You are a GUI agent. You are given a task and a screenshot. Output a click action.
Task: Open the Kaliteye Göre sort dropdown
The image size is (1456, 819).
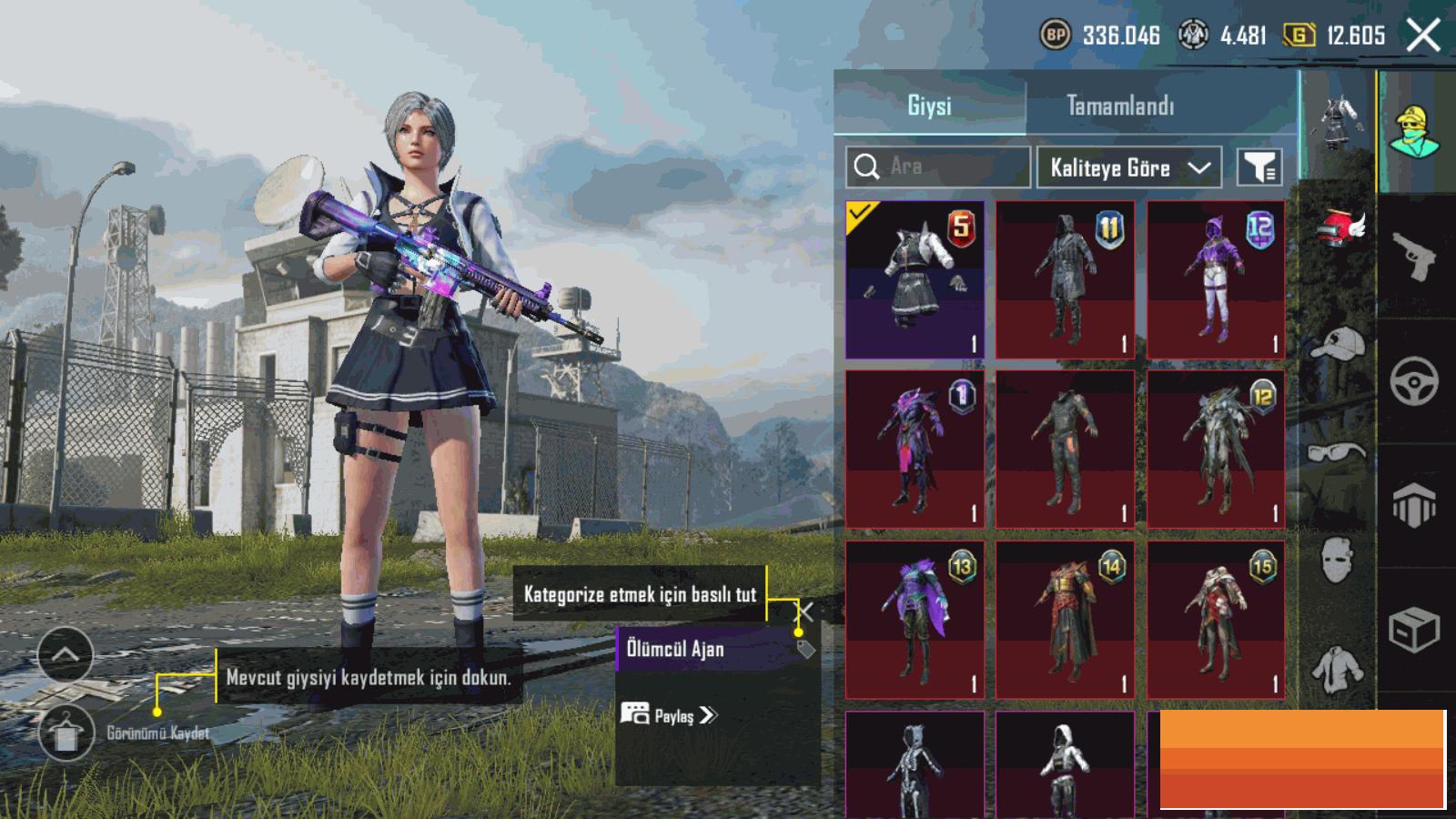coord(1128,168)
